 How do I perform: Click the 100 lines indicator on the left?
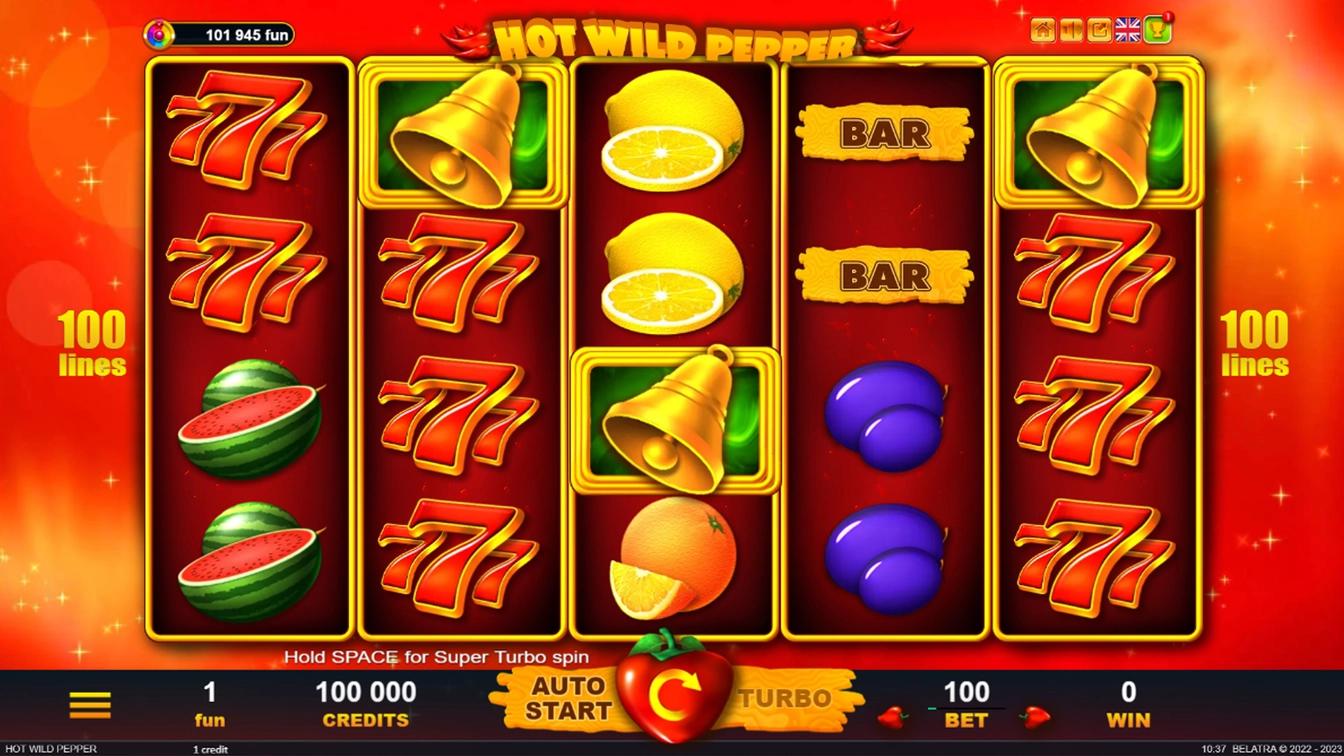pyautogui.click(x=93, y=345)
